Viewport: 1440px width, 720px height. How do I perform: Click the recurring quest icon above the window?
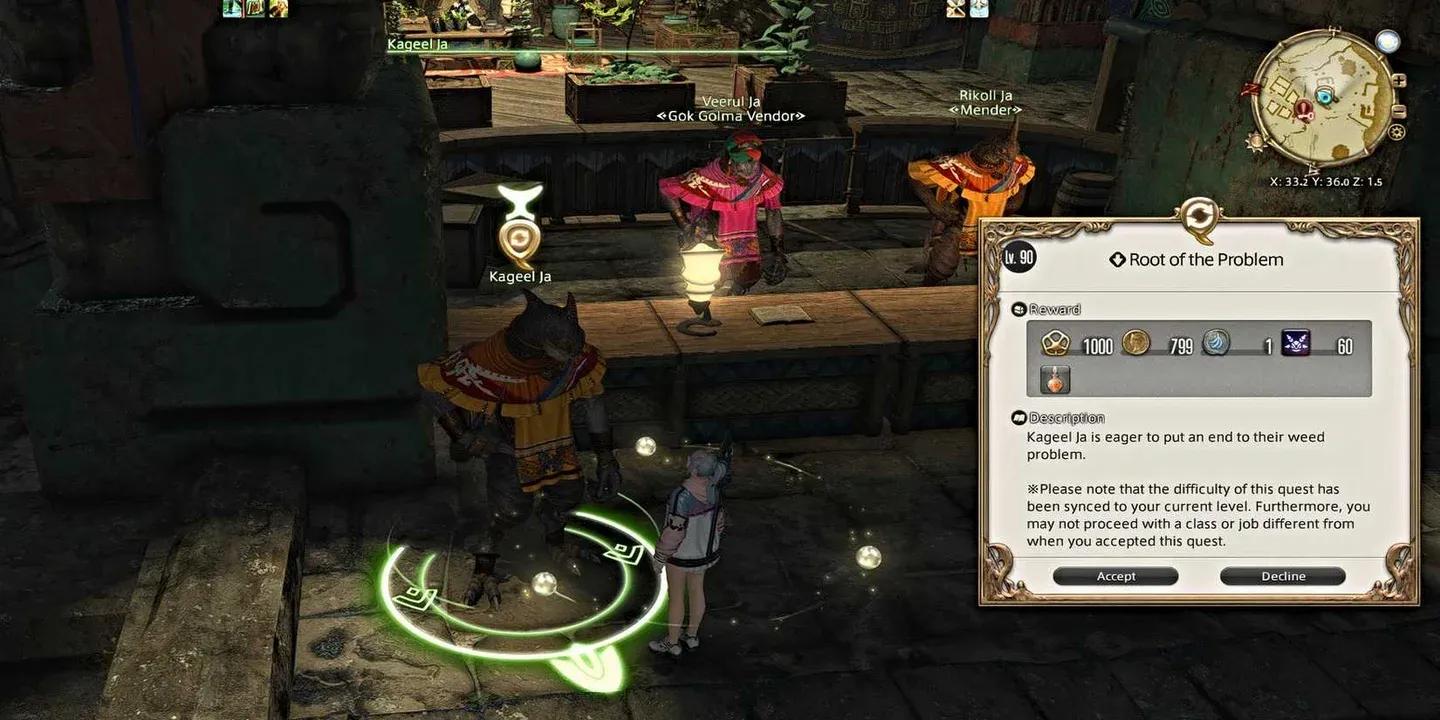[x=1197, y=216]
